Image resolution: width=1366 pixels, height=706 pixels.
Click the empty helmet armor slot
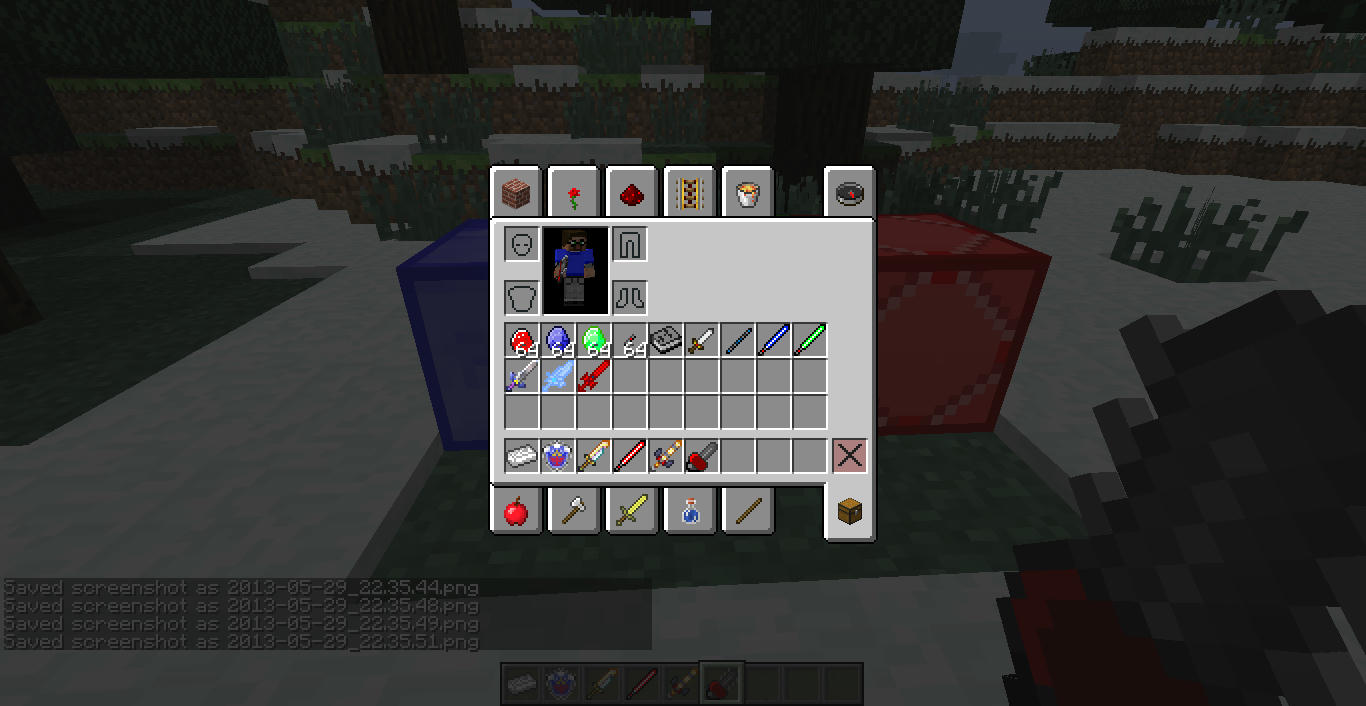point(522,244)
